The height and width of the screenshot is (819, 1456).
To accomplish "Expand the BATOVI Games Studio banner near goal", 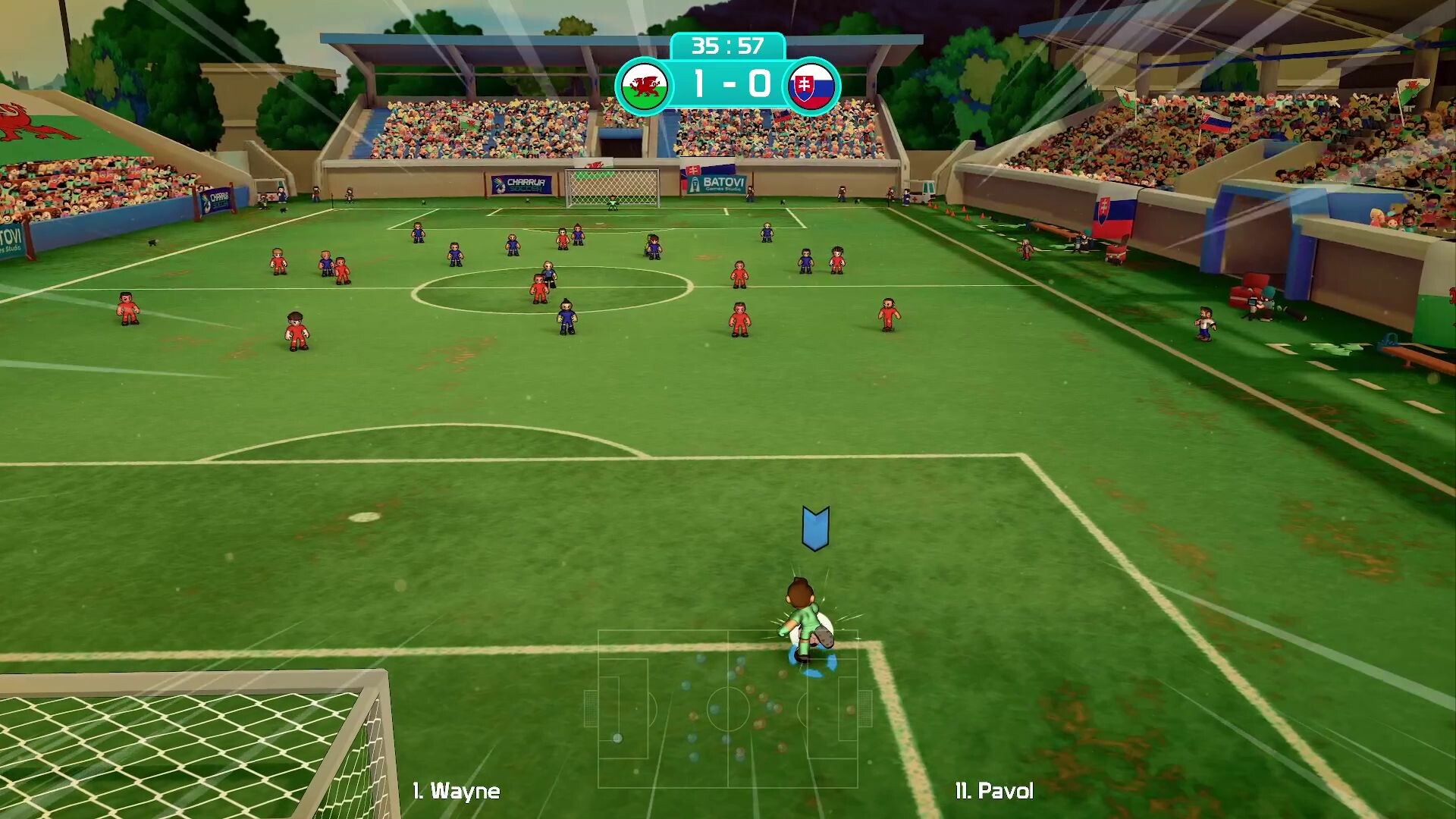I will (x=716, y=184).
